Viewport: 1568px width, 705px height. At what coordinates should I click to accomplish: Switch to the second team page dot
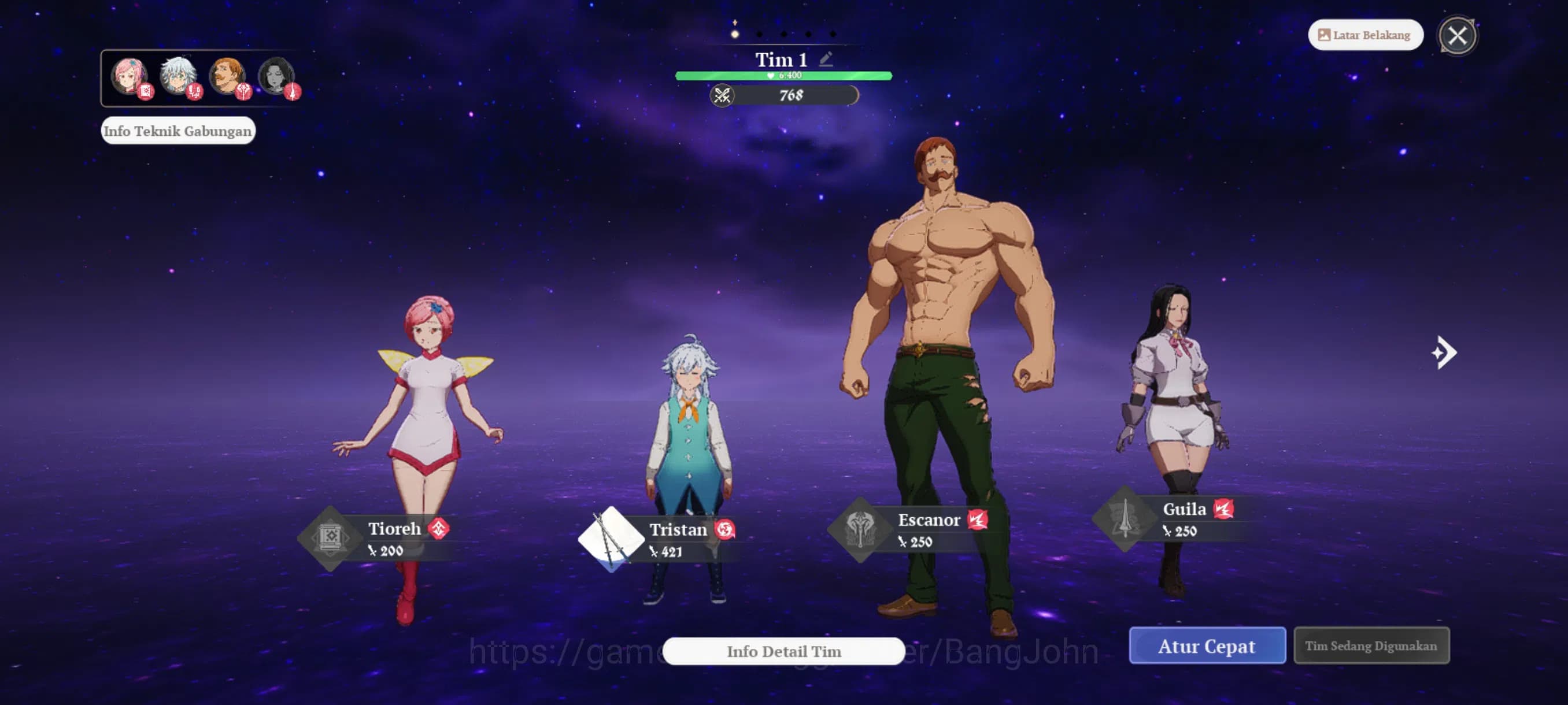759,34
